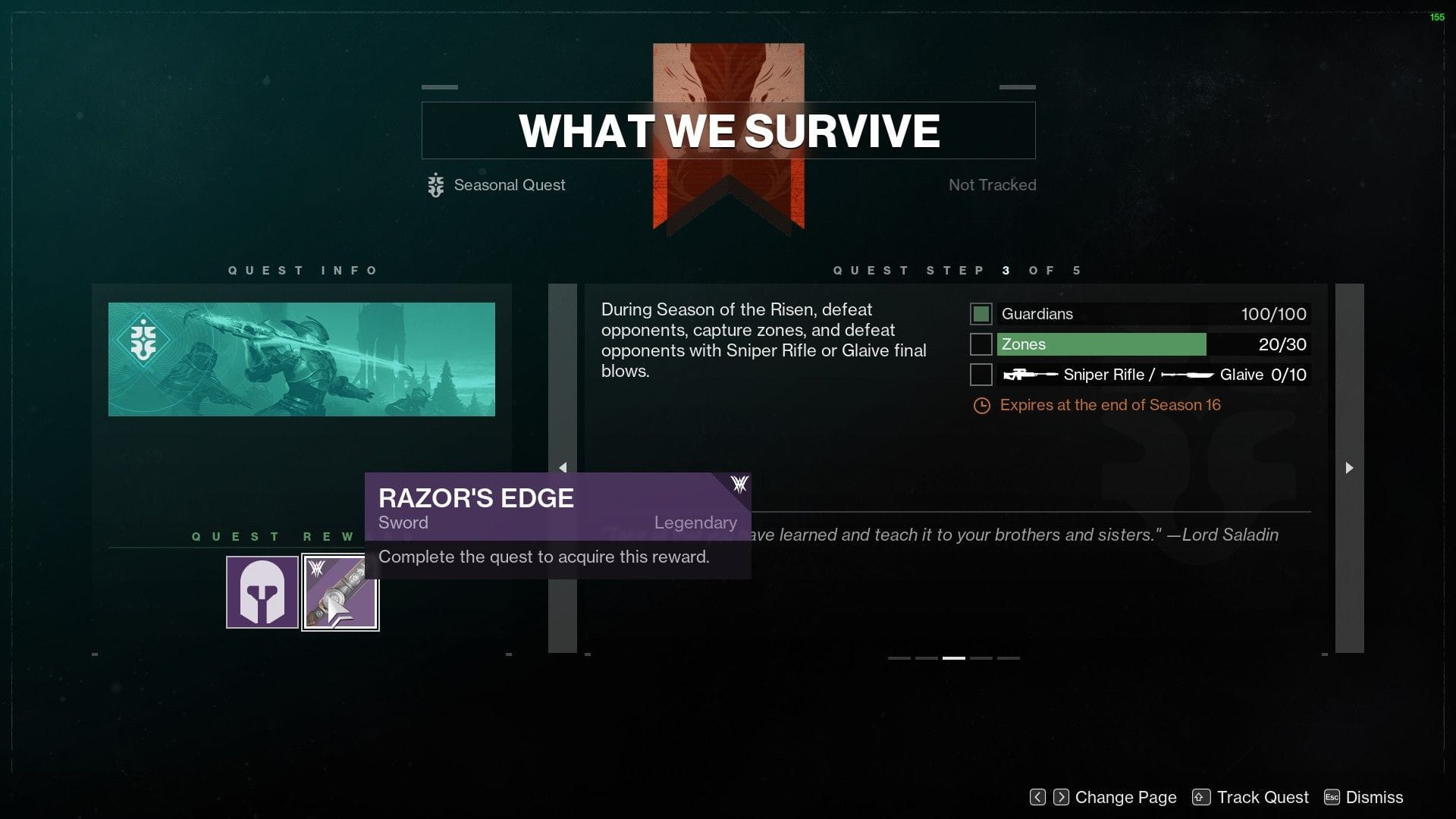This screenshot has width=1456, height=819.
Task: Select the helmet quest reward icon
Action: [x=261, y=592]
